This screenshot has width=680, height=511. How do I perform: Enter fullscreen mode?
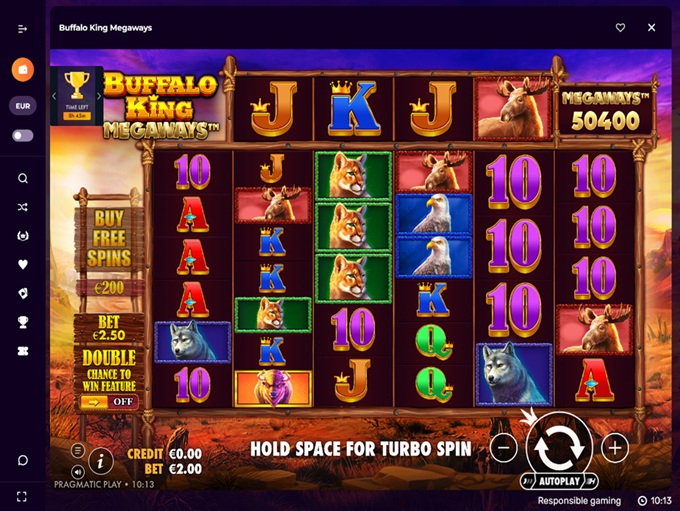pyautogui.click(x=22, y=496)
